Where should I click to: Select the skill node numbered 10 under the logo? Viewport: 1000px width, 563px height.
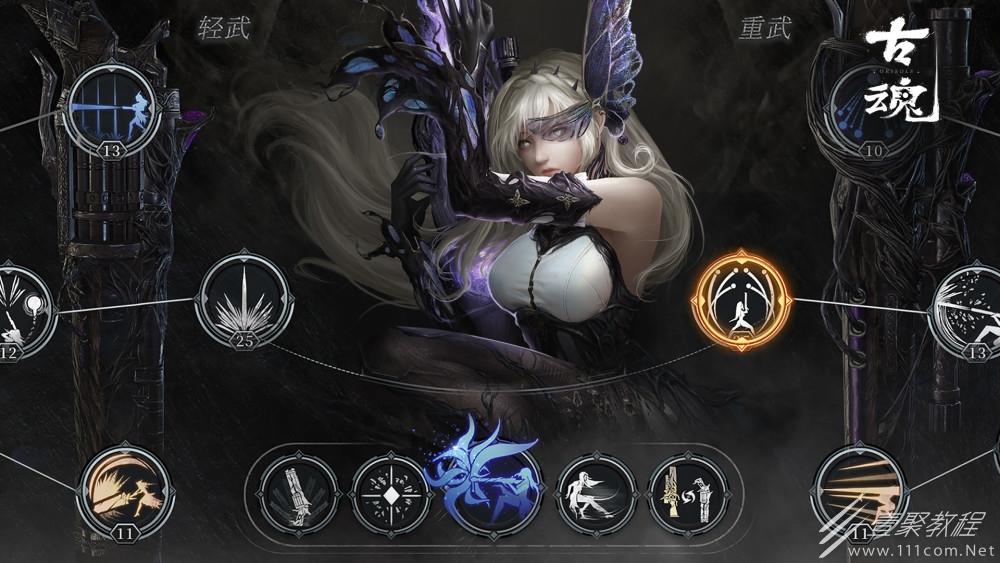[873, 107]
